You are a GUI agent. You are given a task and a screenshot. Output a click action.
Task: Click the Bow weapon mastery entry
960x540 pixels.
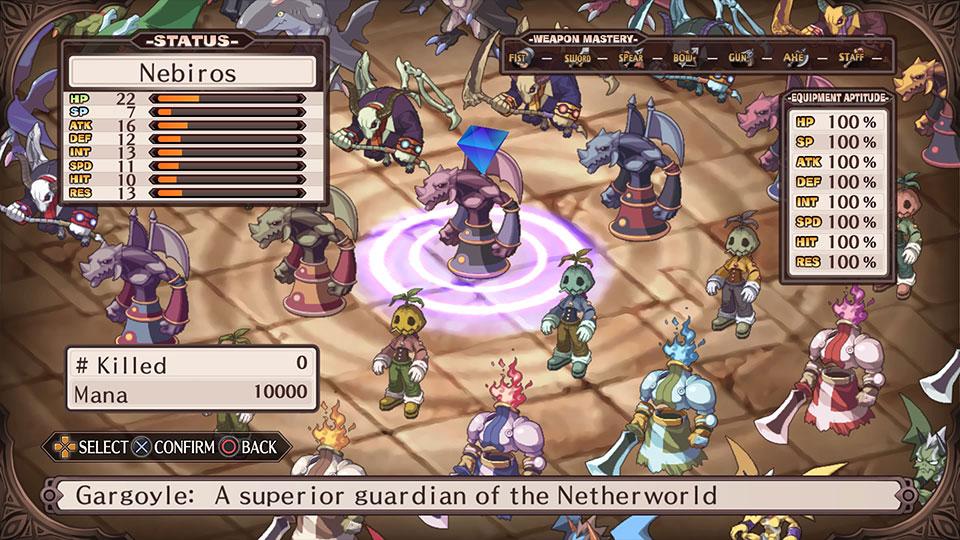[x=685, y=57]
